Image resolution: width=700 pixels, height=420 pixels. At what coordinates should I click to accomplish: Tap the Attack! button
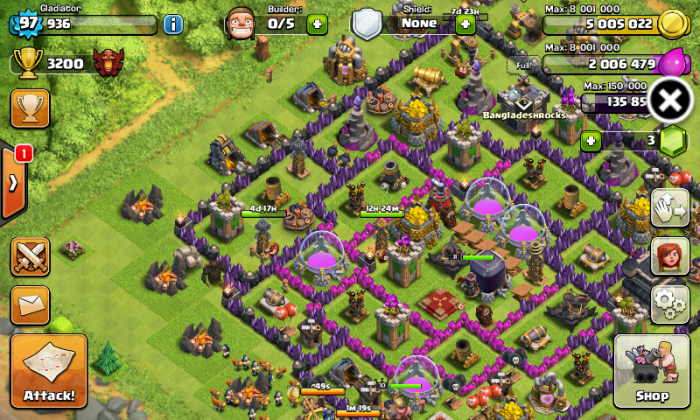click(x=48, y=372)
